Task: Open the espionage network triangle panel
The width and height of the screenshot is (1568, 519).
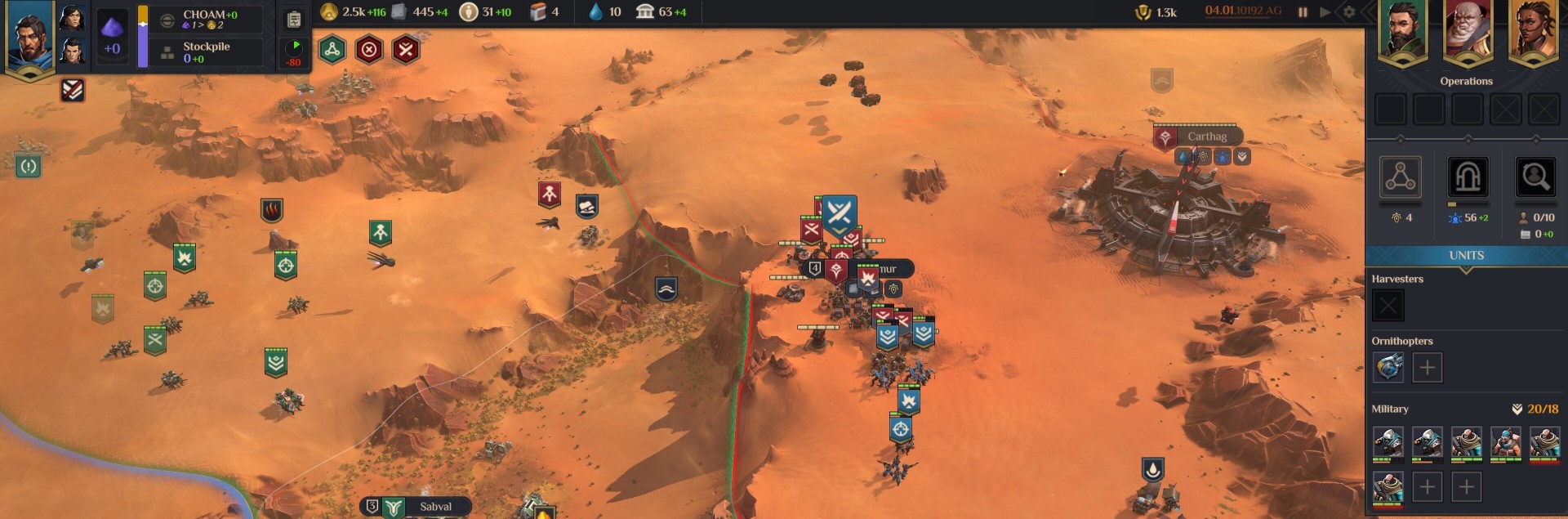Action: point(1401,177)
